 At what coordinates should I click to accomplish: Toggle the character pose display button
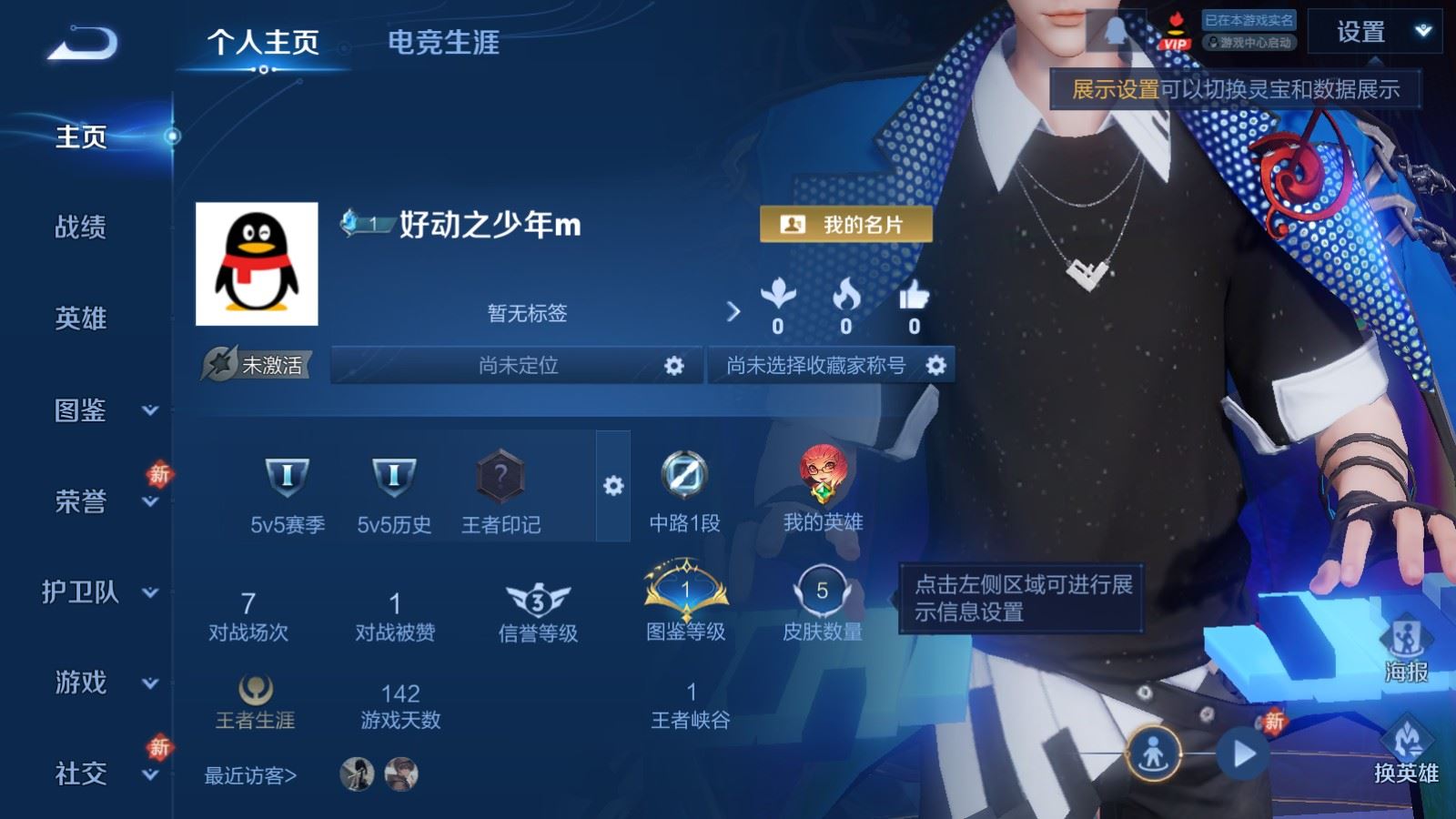1156,752
